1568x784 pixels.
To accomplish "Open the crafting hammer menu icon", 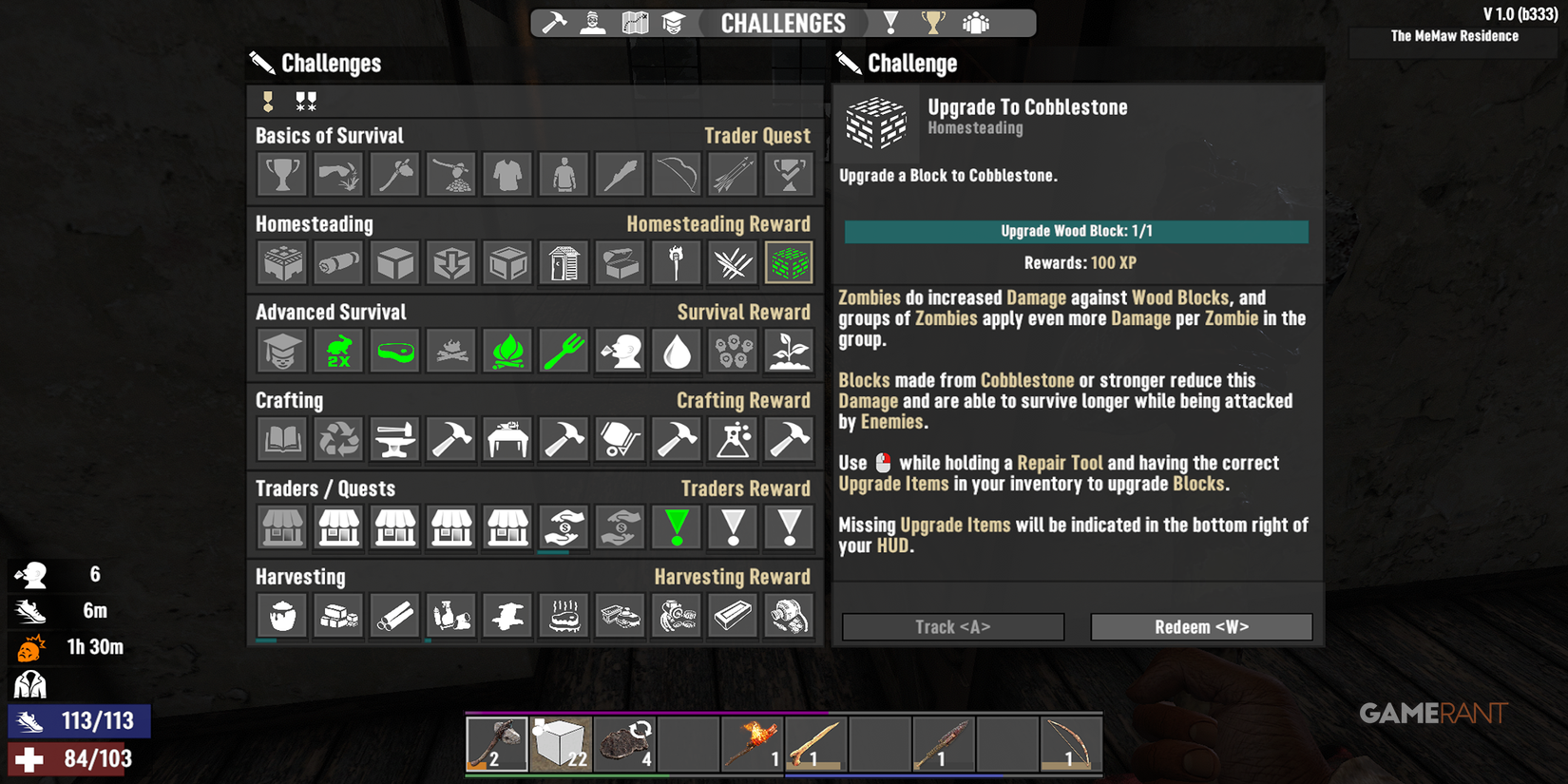I will [552, 22].
